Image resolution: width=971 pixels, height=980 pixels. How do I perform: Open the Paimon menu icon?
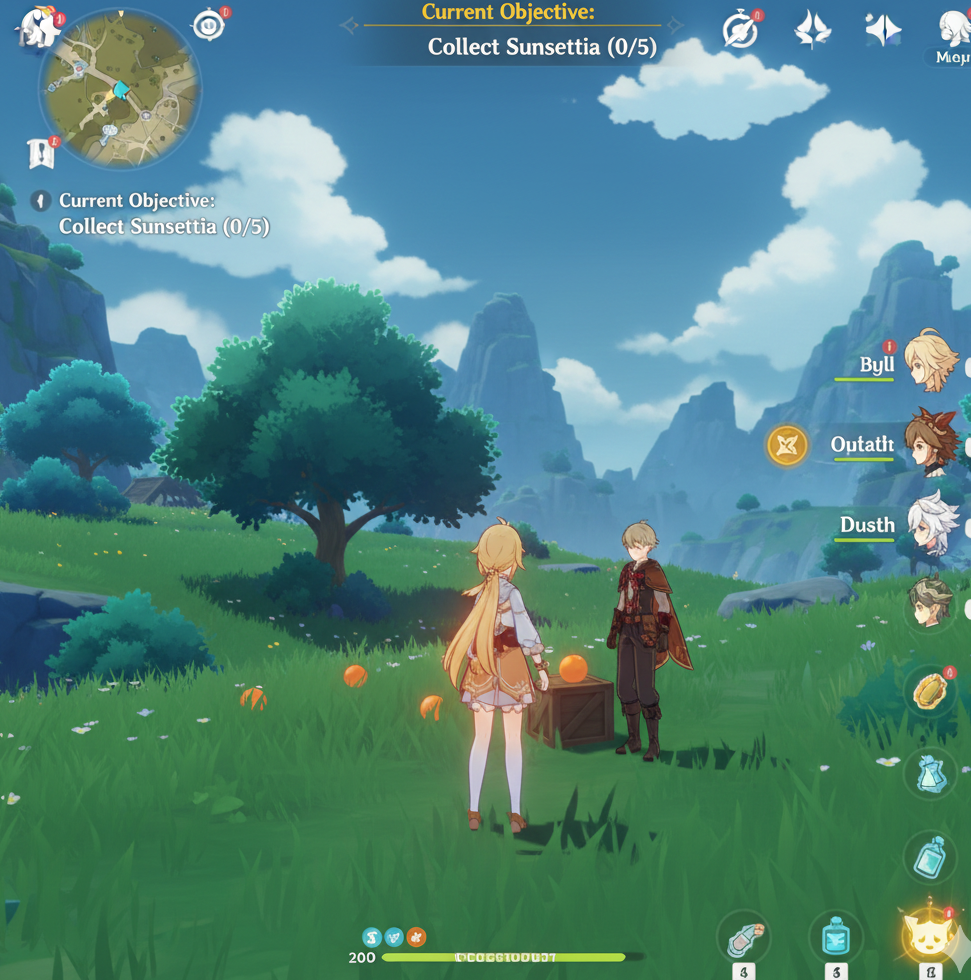click(39, 28)
